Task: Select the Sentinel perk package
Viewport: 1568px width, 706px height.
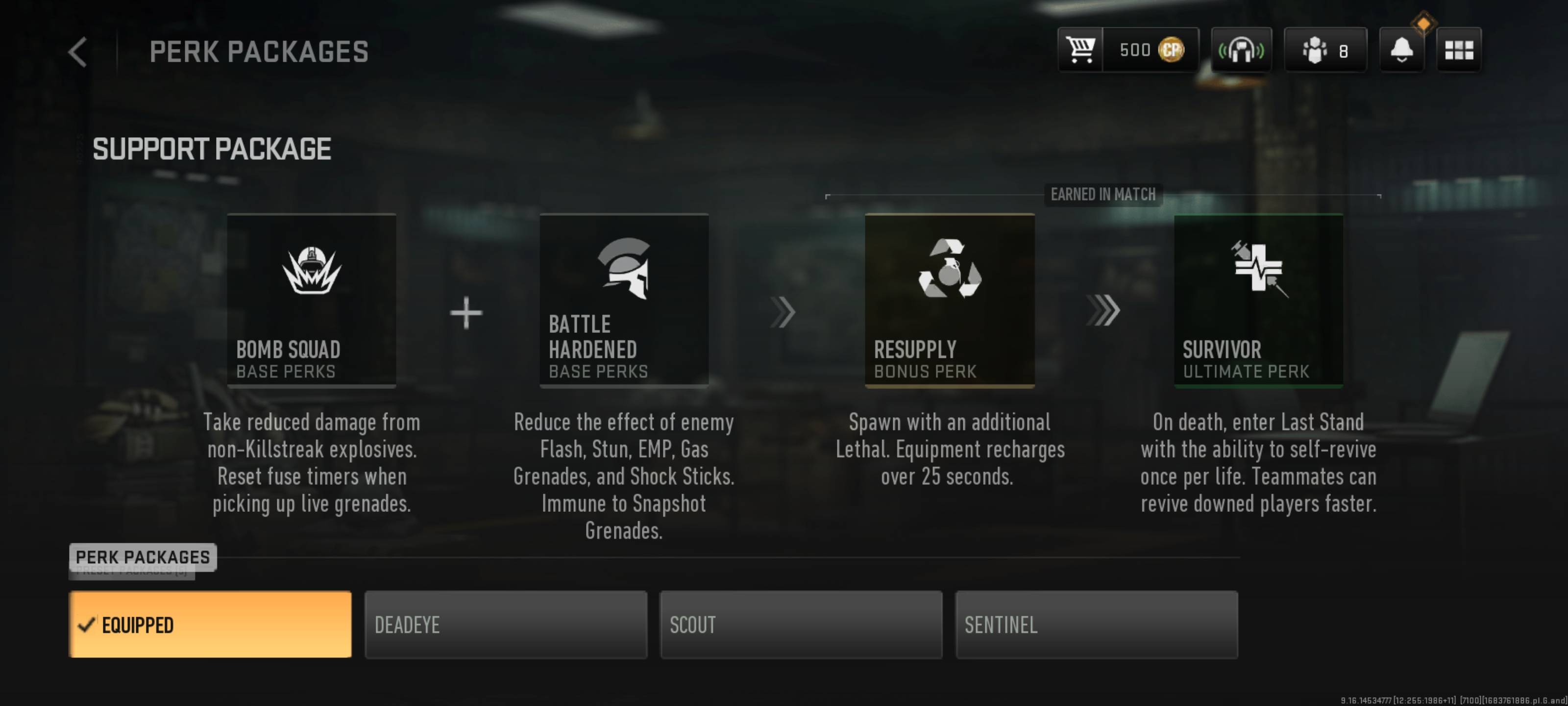Action: 1096,625
